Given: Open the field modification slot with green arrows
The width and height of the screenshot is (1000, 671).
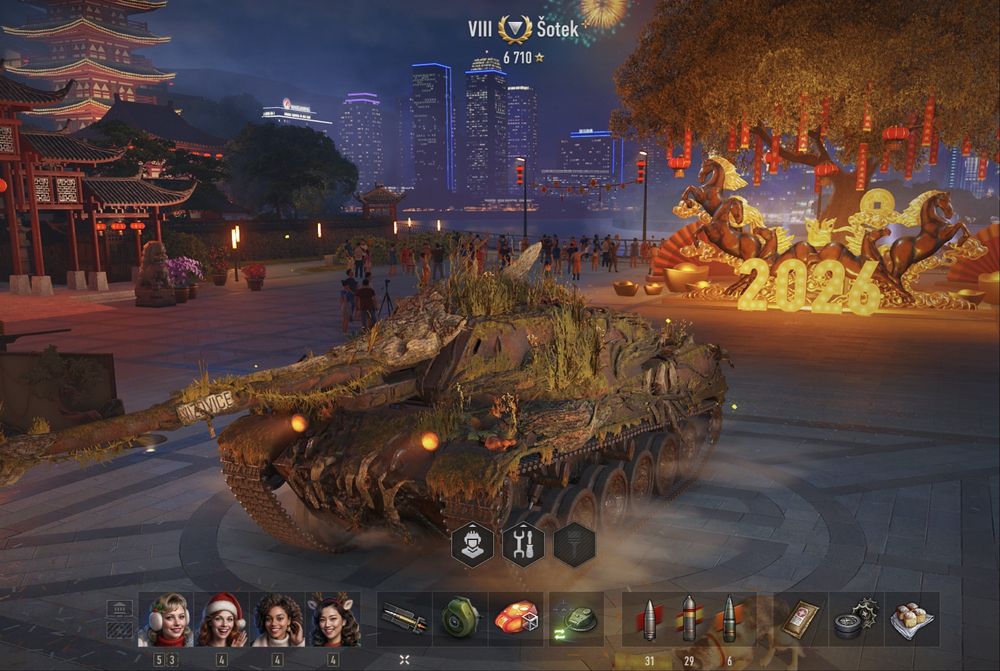Looking at the screenshot, I should coord(576,619).
